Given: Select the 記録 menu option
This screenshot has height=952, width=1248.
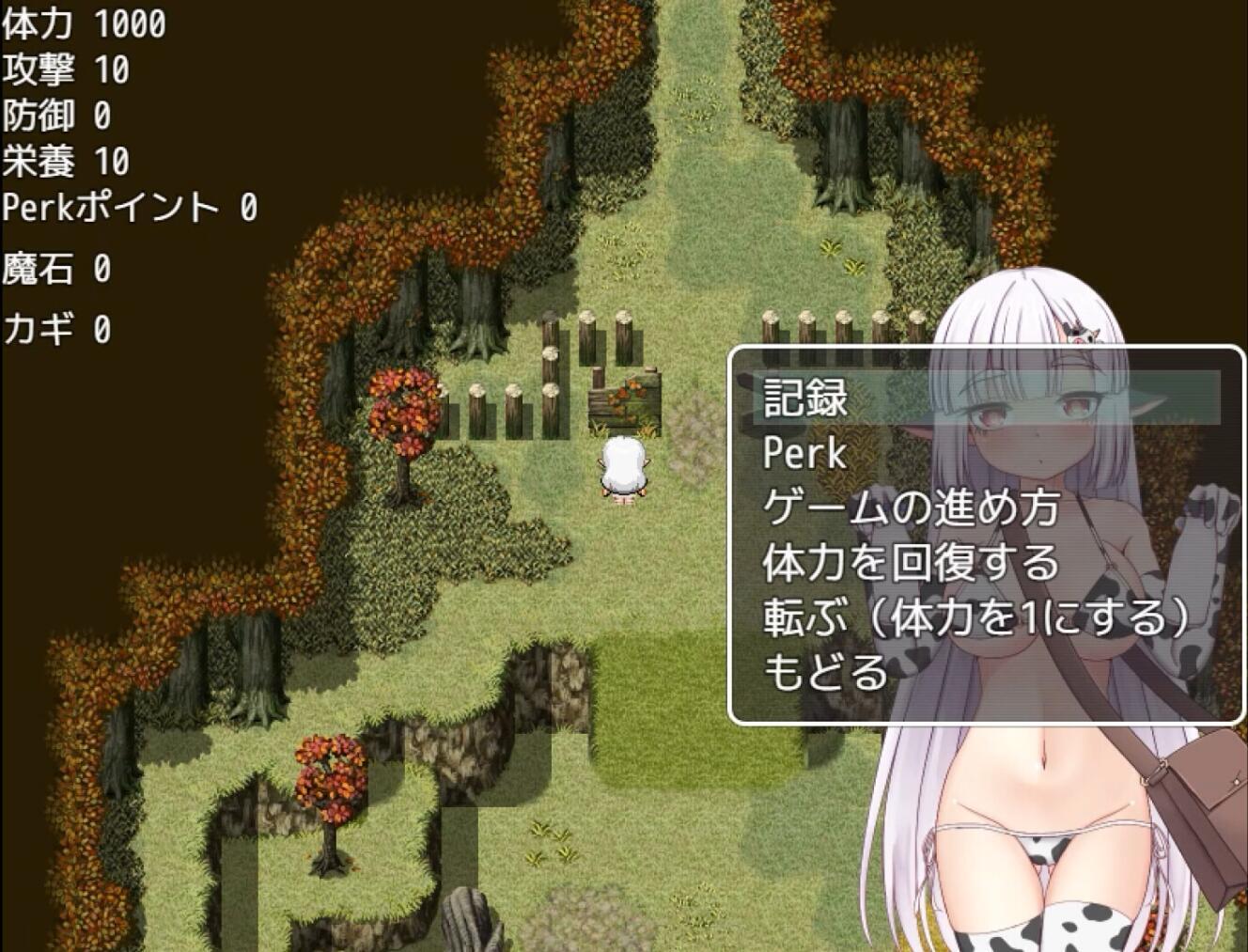Looking at the screenshot, I should click(803, 398).
